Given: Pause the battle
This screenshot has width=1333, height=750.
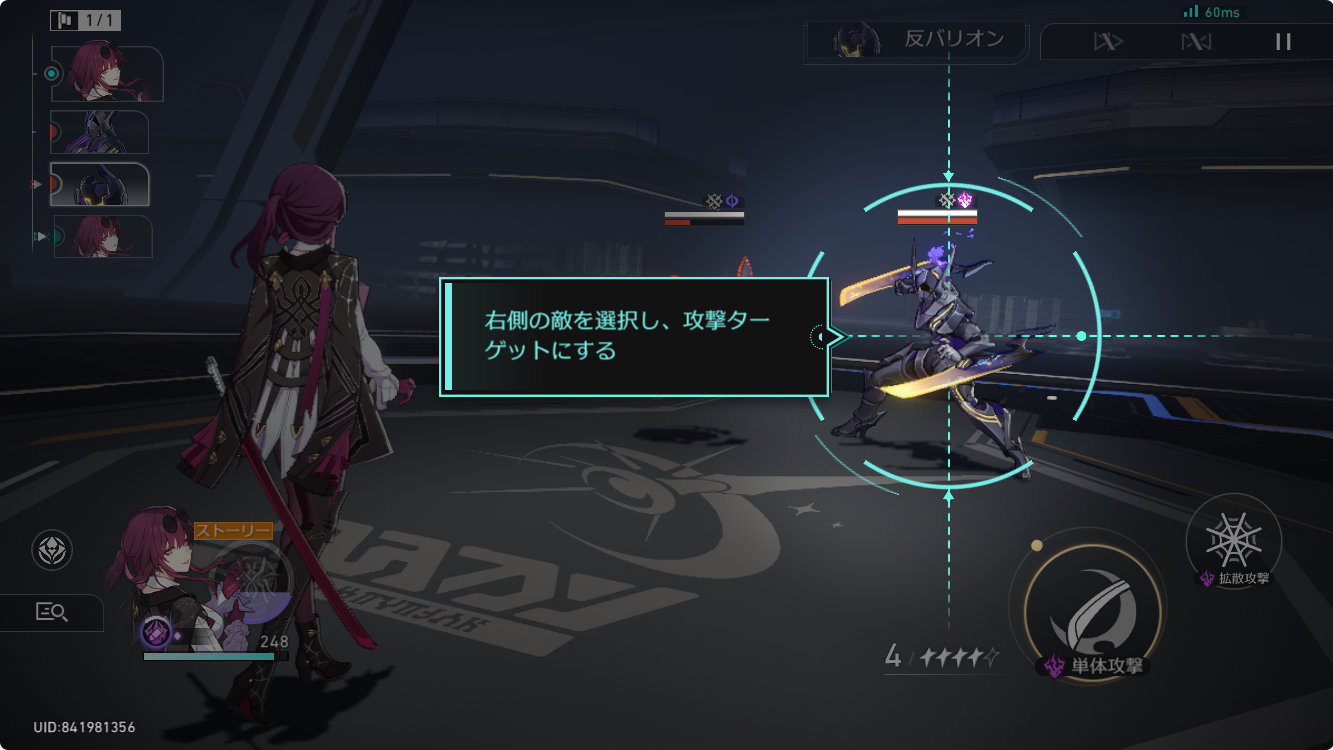Looking at the screenshot, I should coord(1283,42).
